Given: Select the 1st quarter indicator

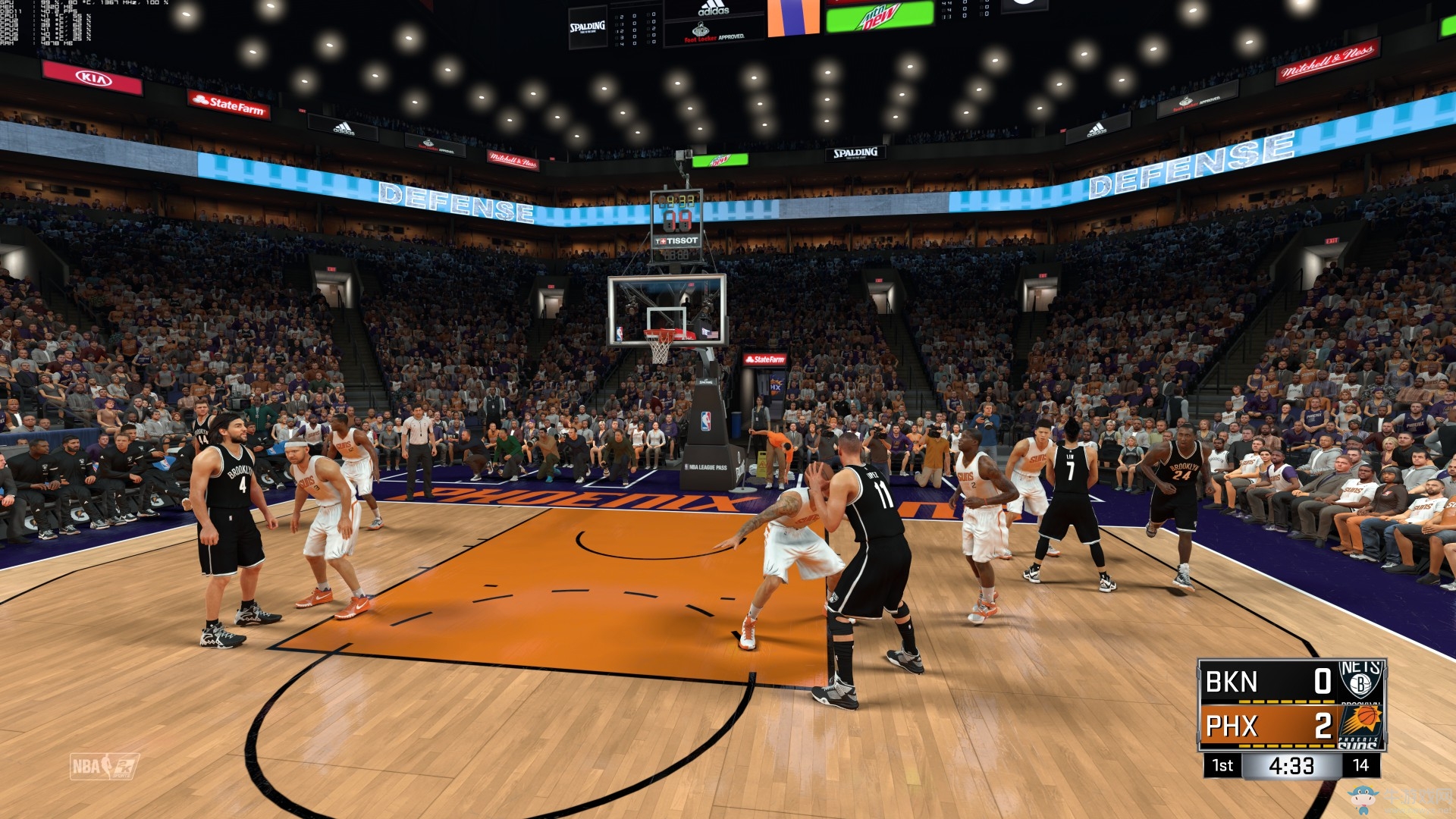Looking at the screenshot, I should point(1223,766).
